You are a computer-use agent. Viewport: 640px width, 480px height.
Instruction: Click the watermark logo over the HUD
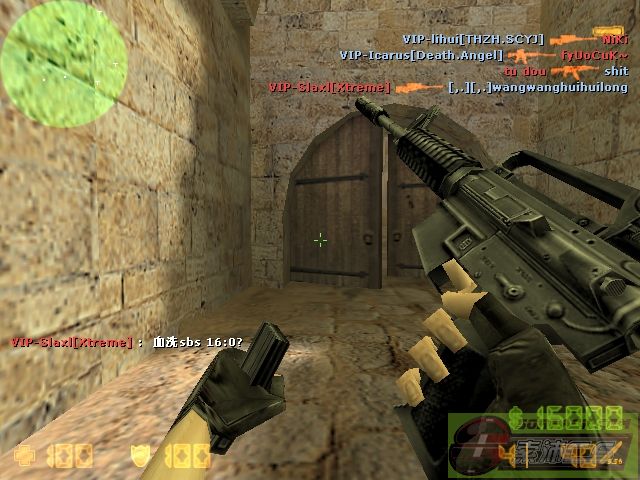click(542, 445)
